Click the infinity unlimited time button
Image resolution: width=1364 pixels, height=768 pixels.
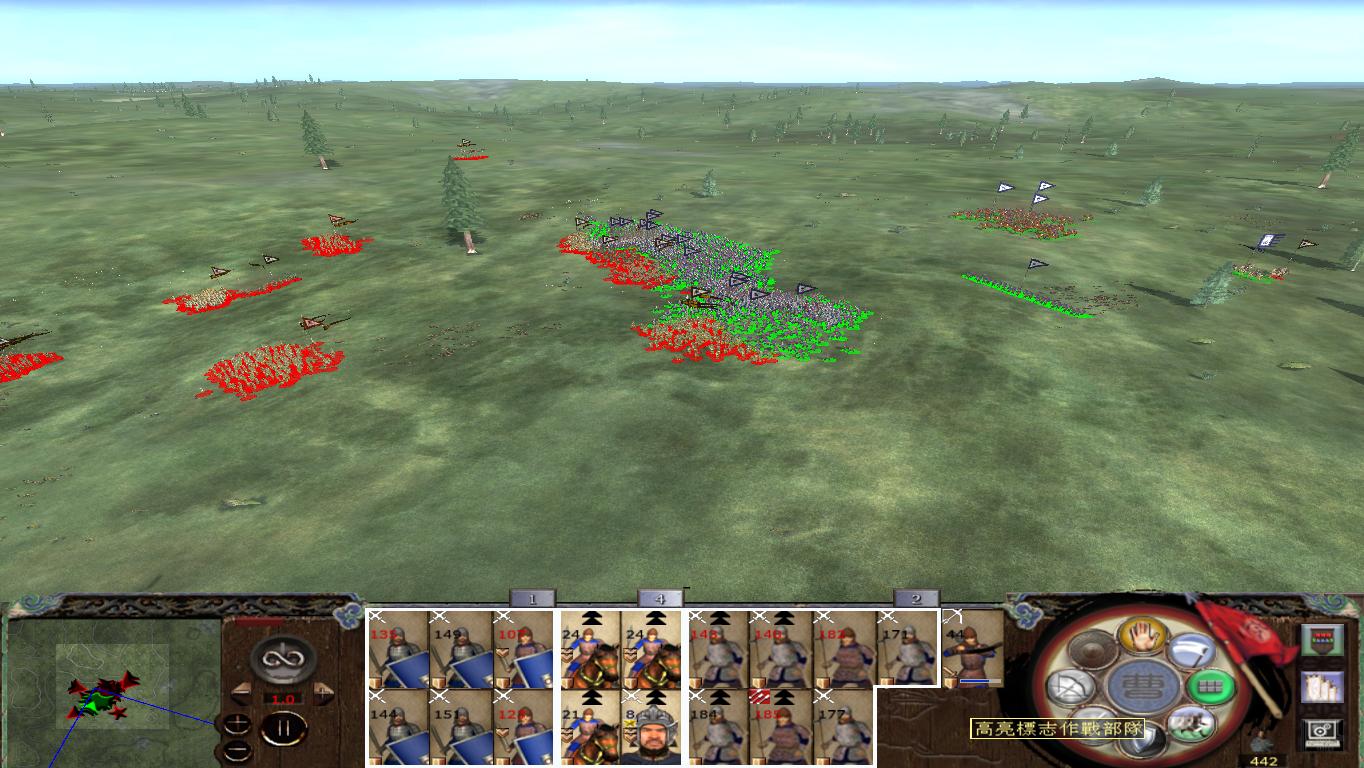click(285, 660)
